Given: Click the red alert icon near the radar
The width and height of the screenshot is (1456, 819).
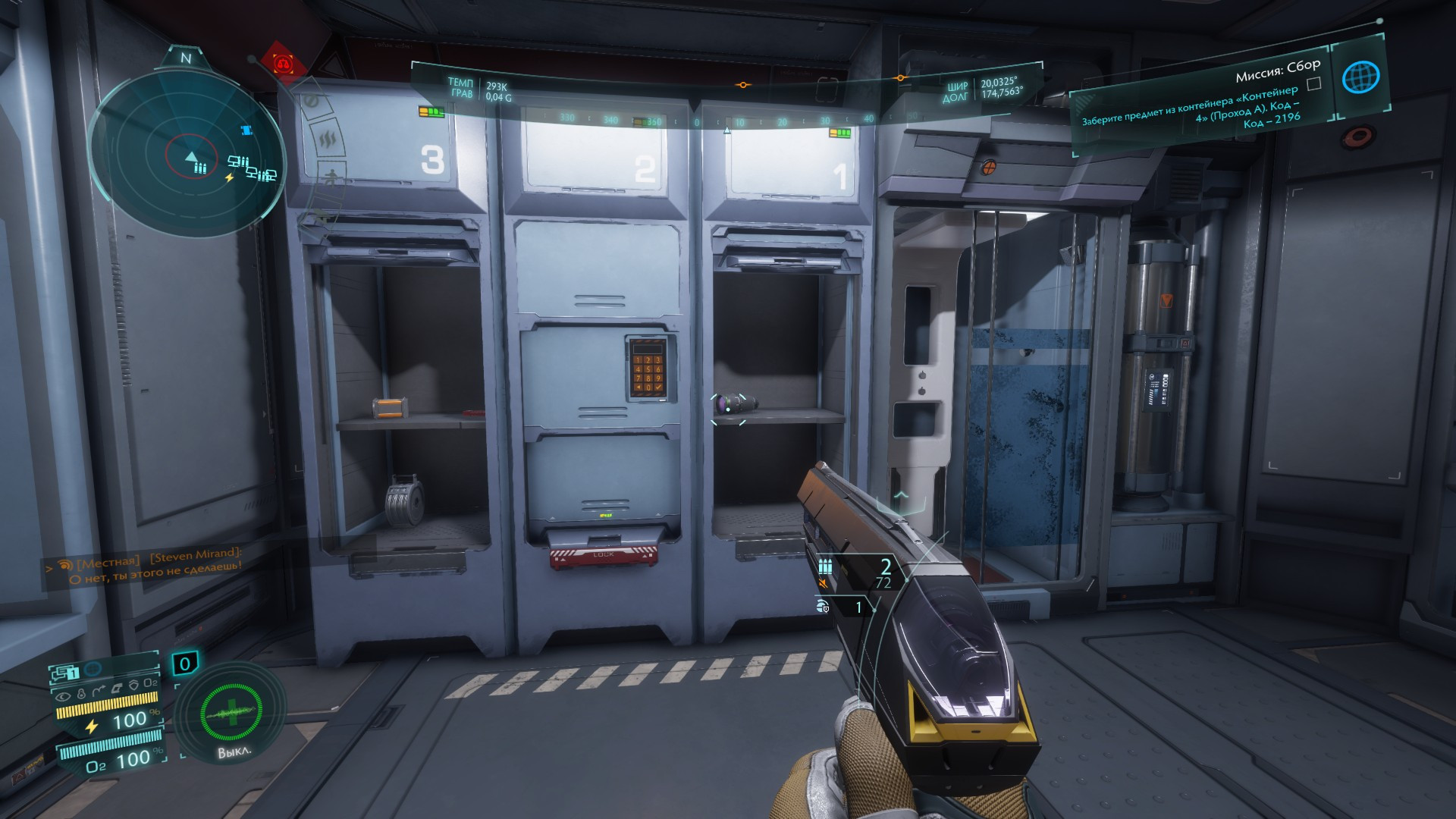Looking at the screenshot, I should click(x=284, y=64).
